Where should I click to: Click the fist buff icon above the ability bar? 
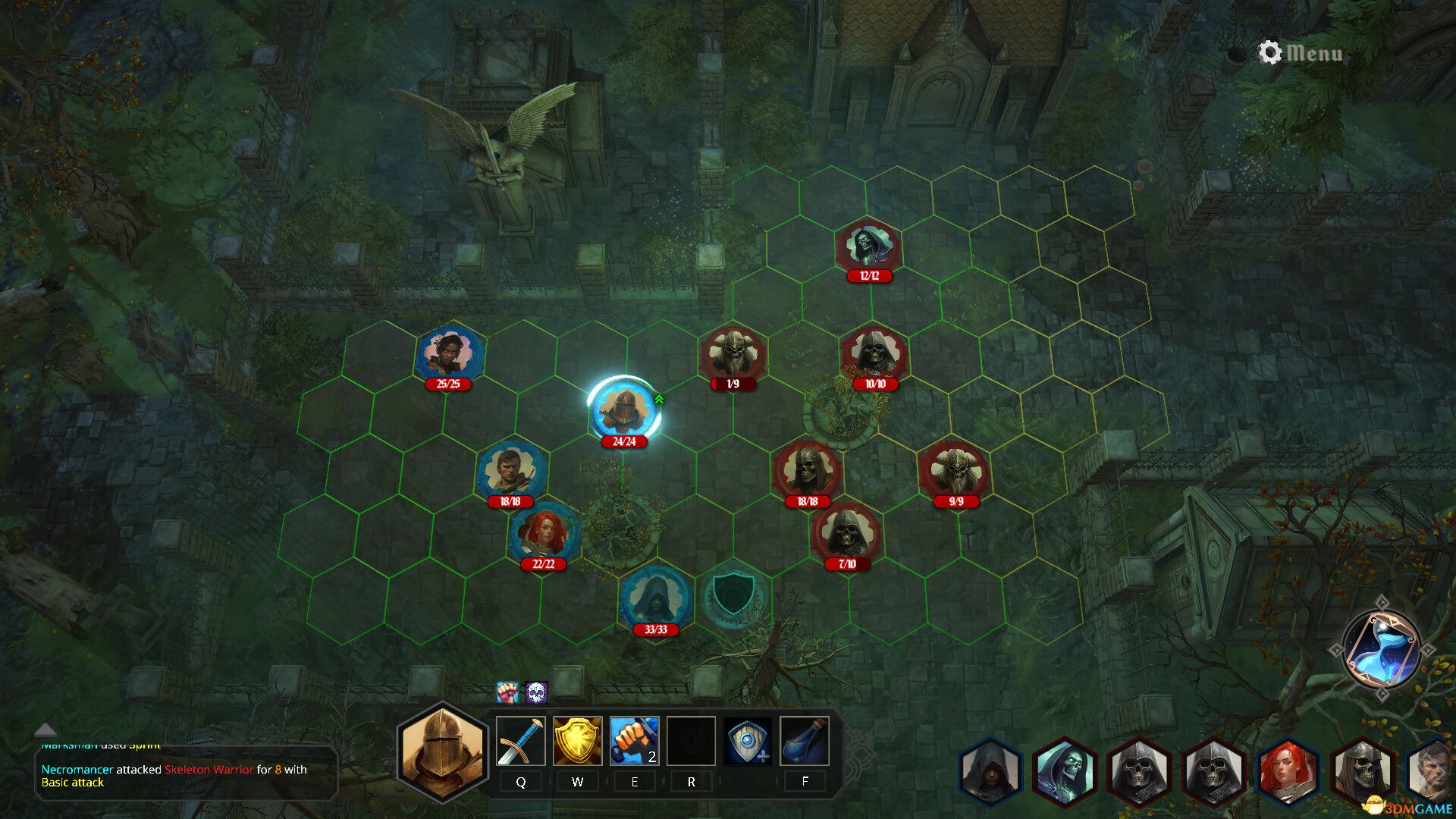507,692
